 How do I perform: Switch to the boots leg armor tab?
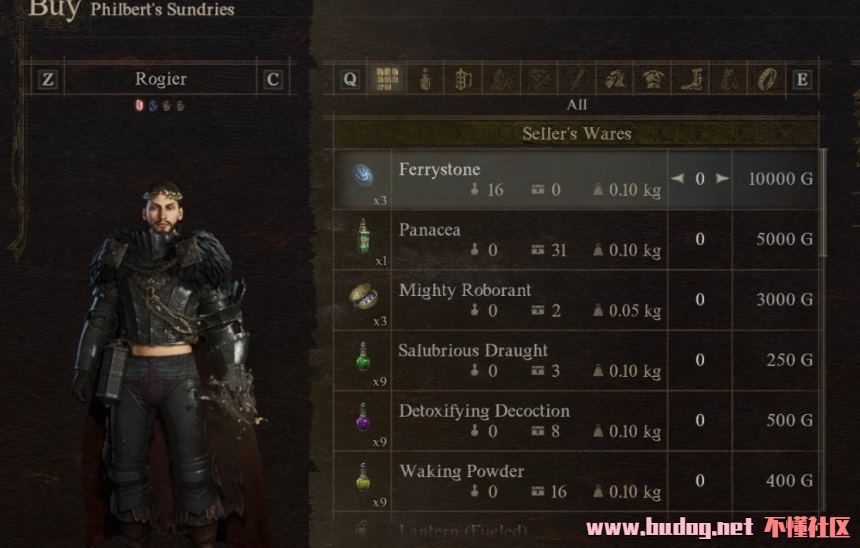coord(691,80)
